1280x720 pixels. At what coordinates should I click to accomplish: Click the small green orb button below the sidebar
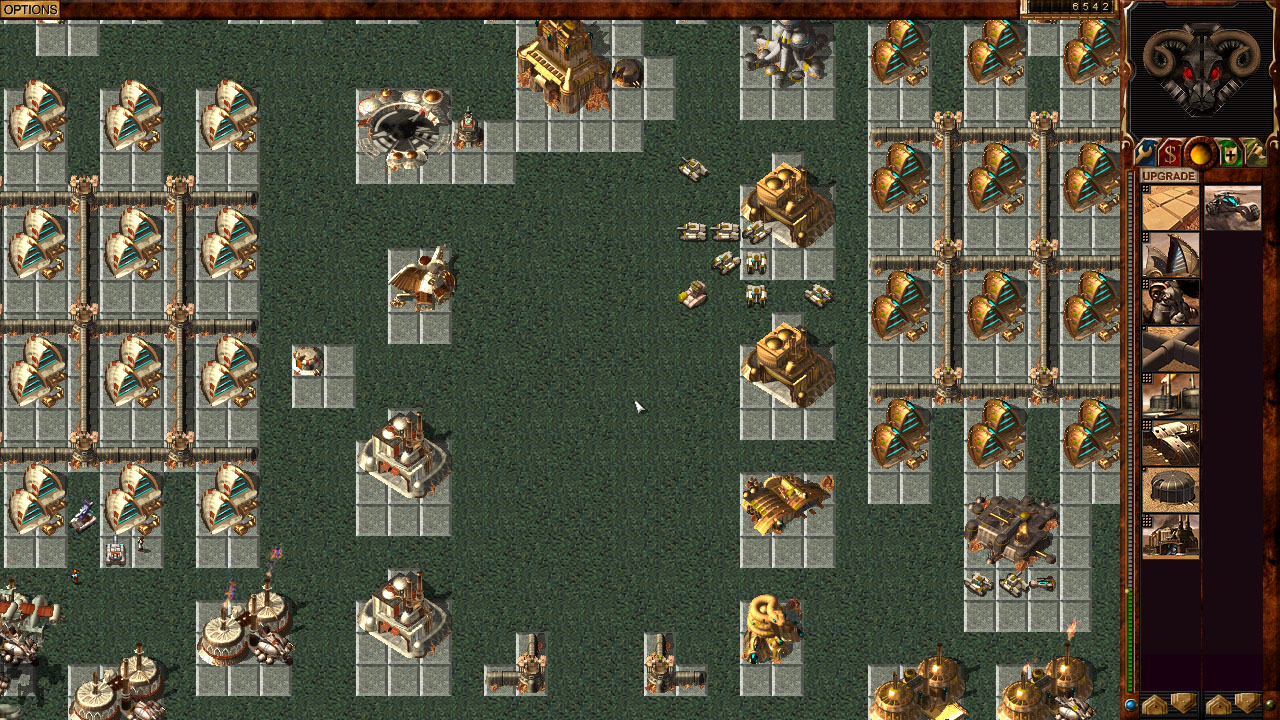[1272, 705]
